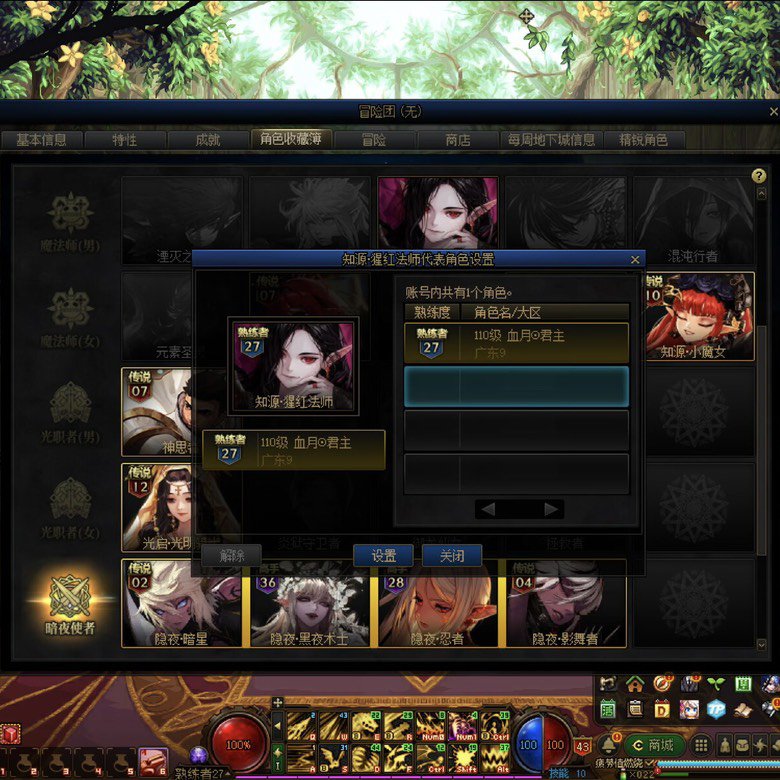Screen dimensions: 780x780
Task: Open the 精锐角色 tab
Action: coord(644,140)
